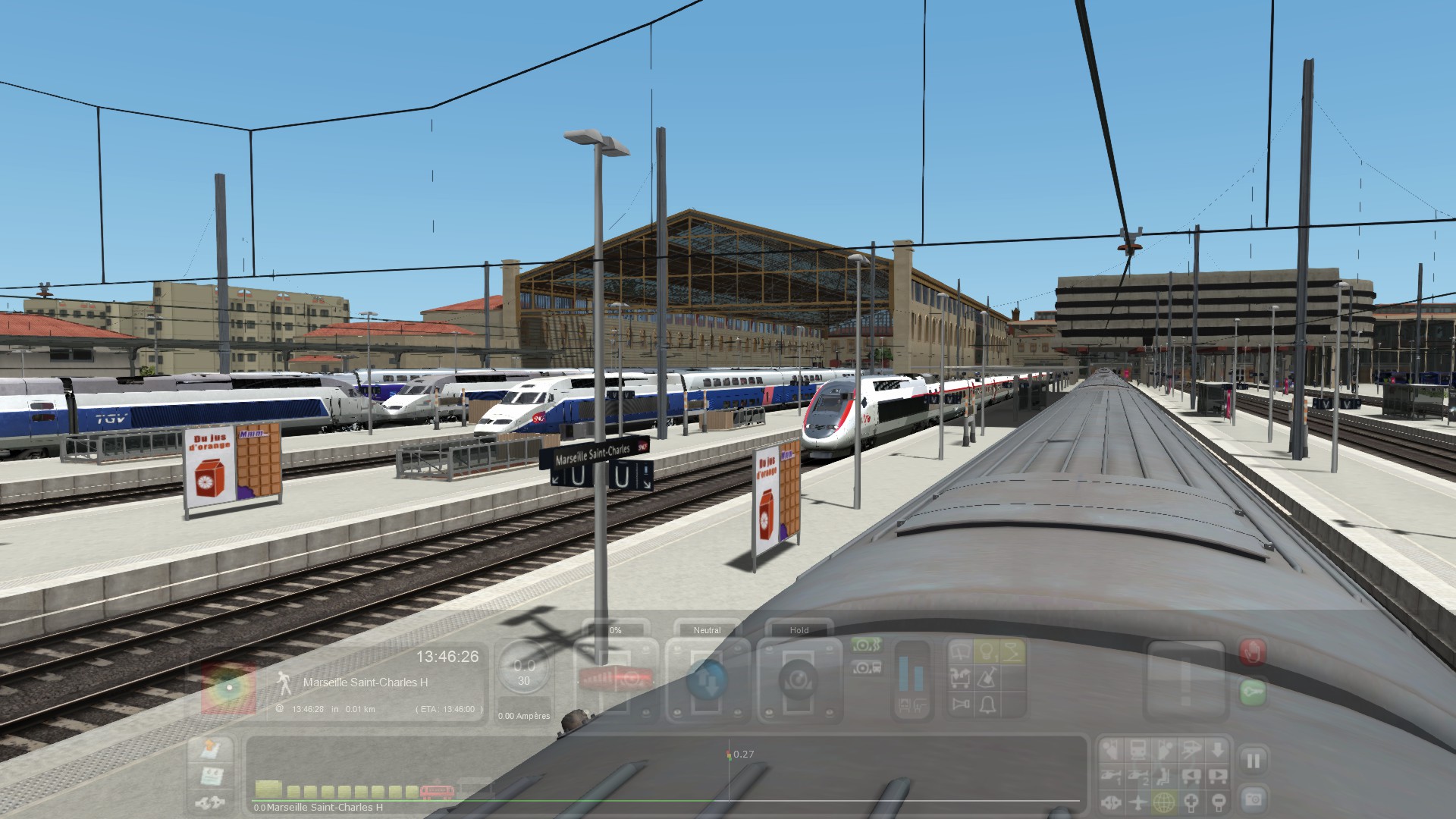Click the train brake control labeled Hold

pos(798,679)
